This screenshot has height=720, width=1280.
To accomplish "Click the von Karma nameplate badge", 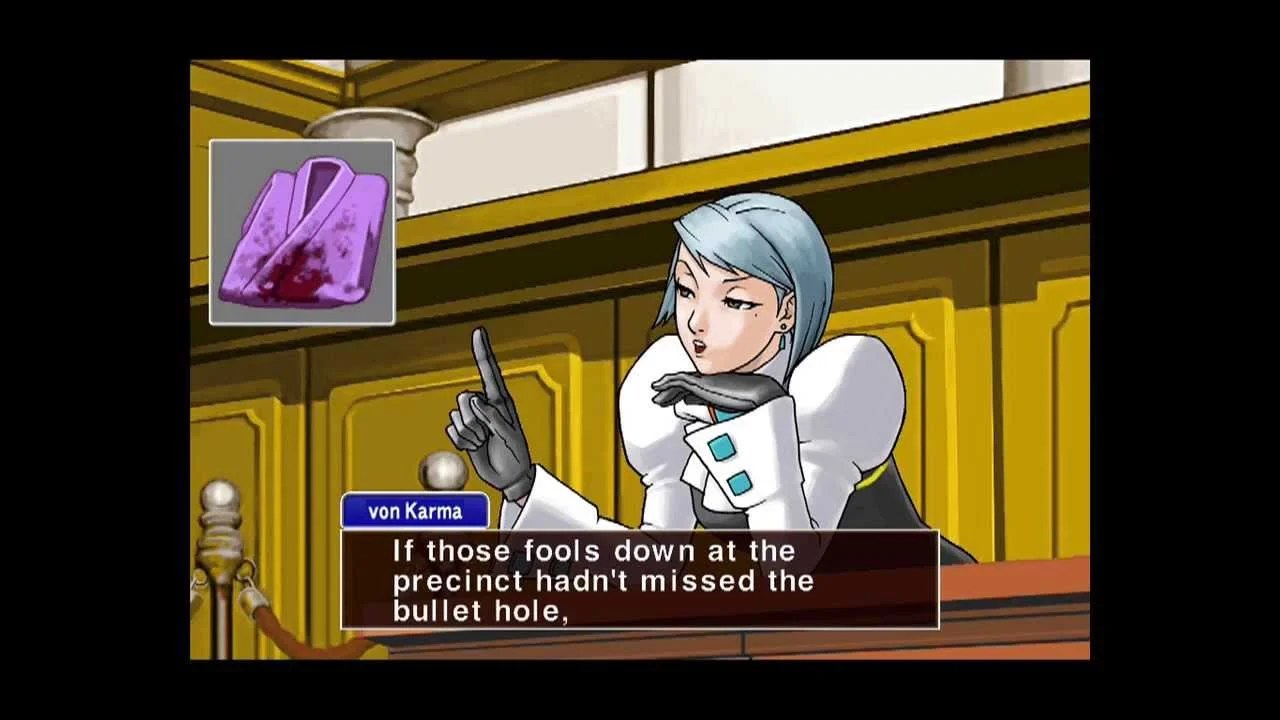I will click(x=413, y=510).
